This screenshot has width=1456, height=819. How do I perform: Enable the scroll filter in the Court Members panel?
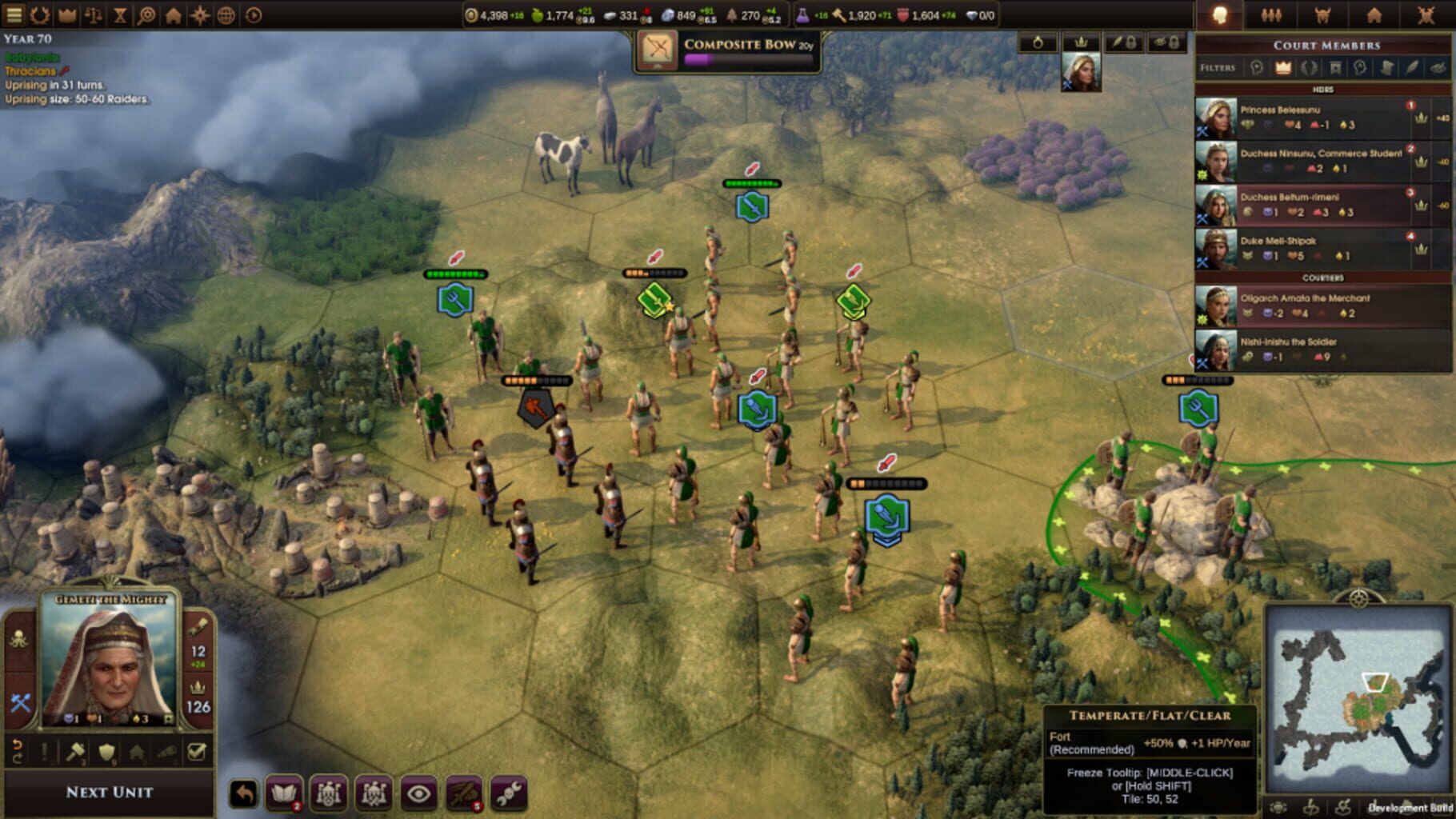(1387, 68)
